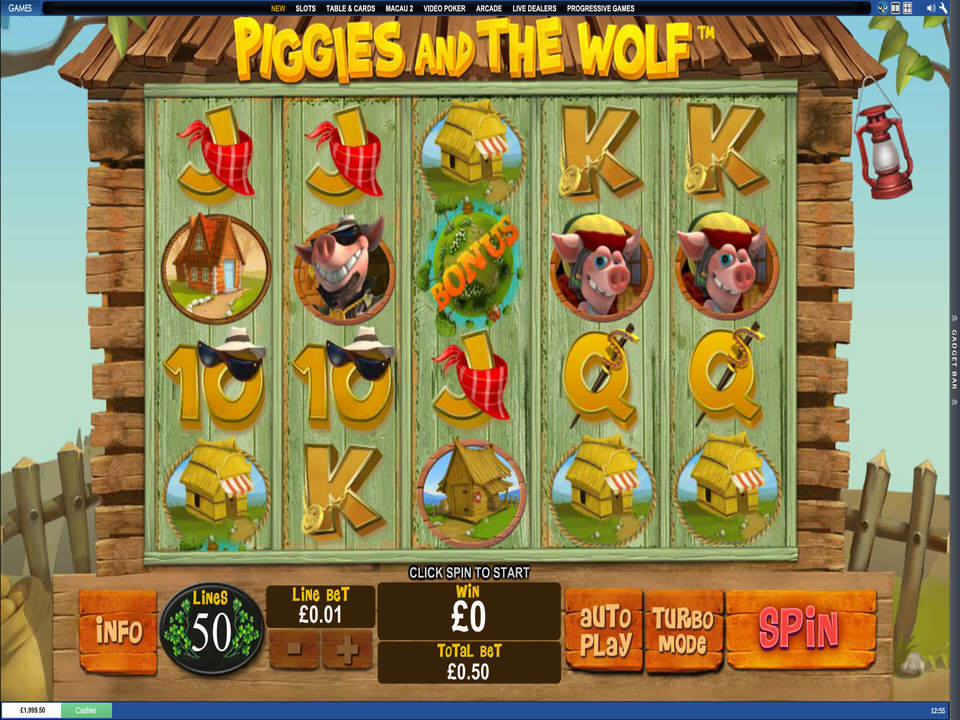The image size is (960, 720).
Task: Hit the red SPIN button
Action: (800, 628)
